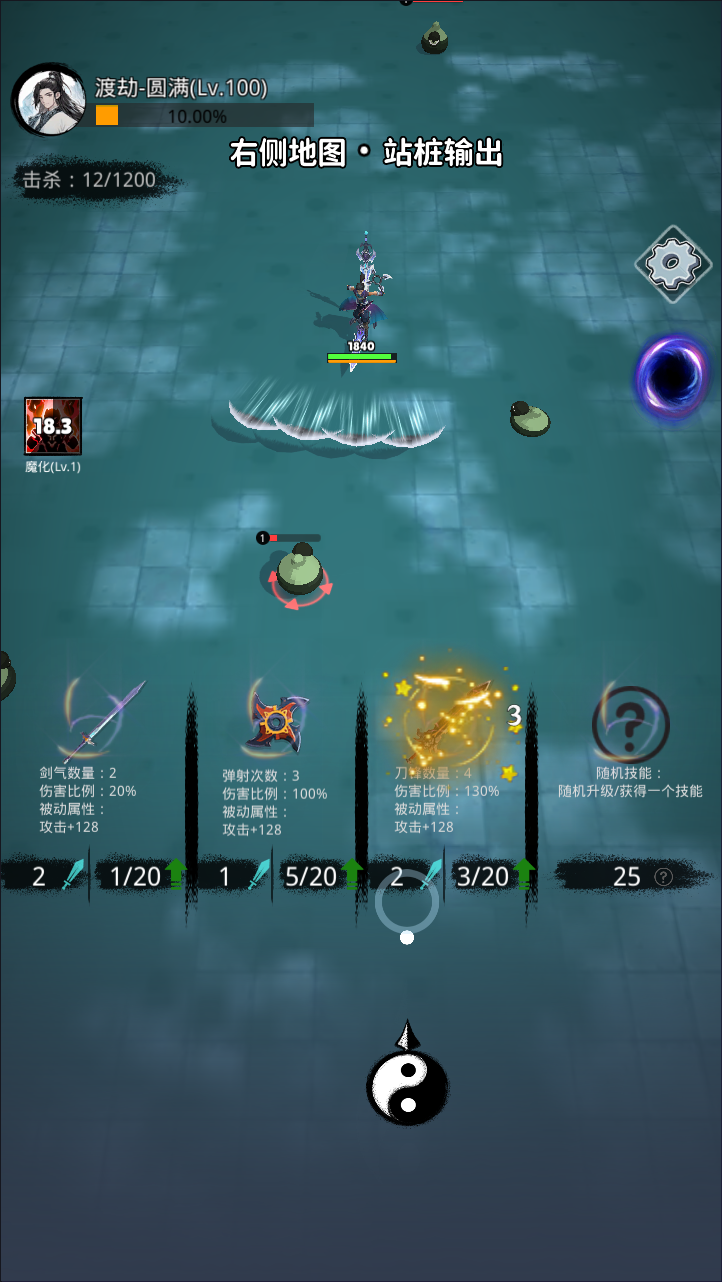Upgrade the golden blade skill at 3/20
Viewport: 722px width, 1282px height.
[x=492, y=877]
